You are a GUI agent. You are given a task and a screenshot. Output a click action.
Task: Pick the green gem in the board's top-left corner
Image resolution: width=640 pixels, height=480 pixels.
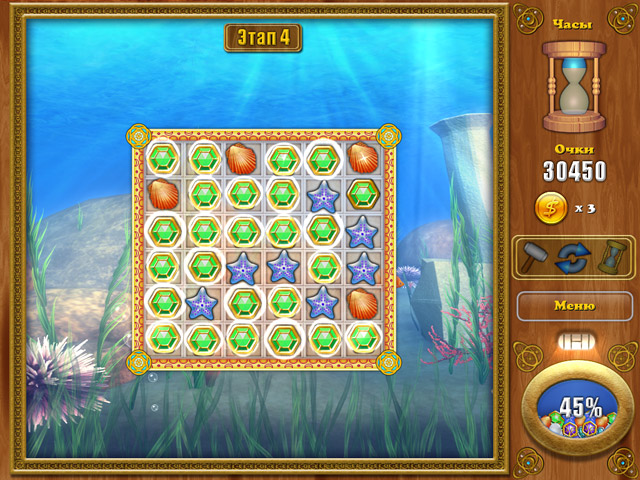coord(163,157)
